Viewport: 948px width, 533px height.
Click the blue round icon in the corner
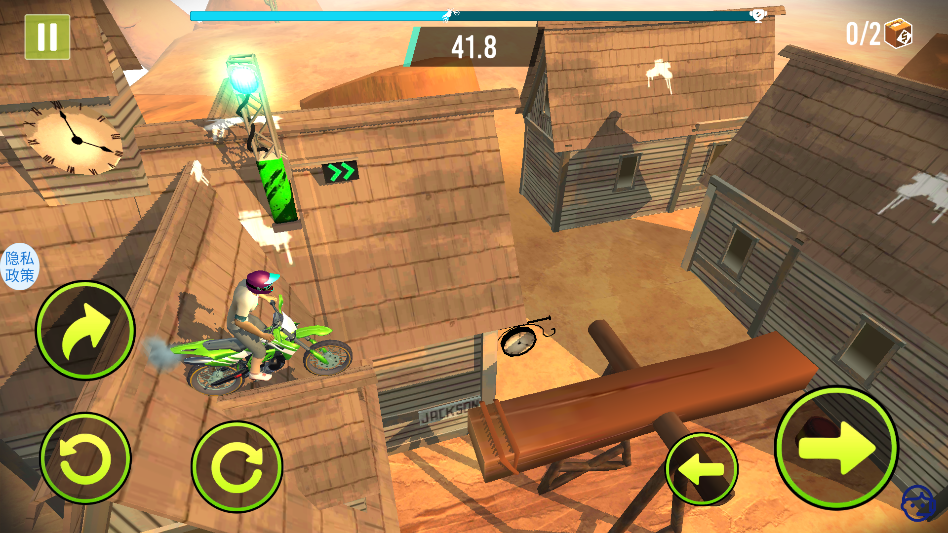click(918, 503)
